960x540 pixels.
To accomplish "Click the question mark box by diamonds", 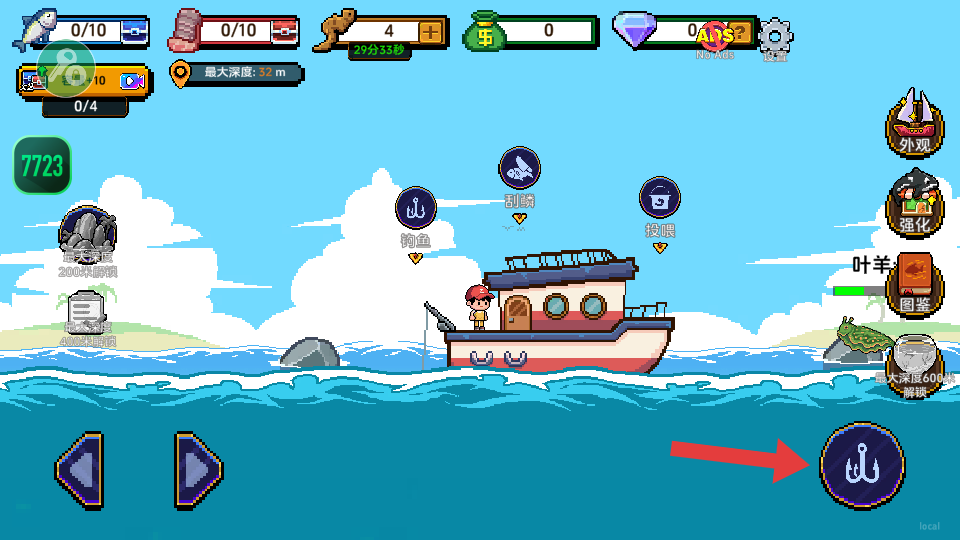I will tap(739, 32).
